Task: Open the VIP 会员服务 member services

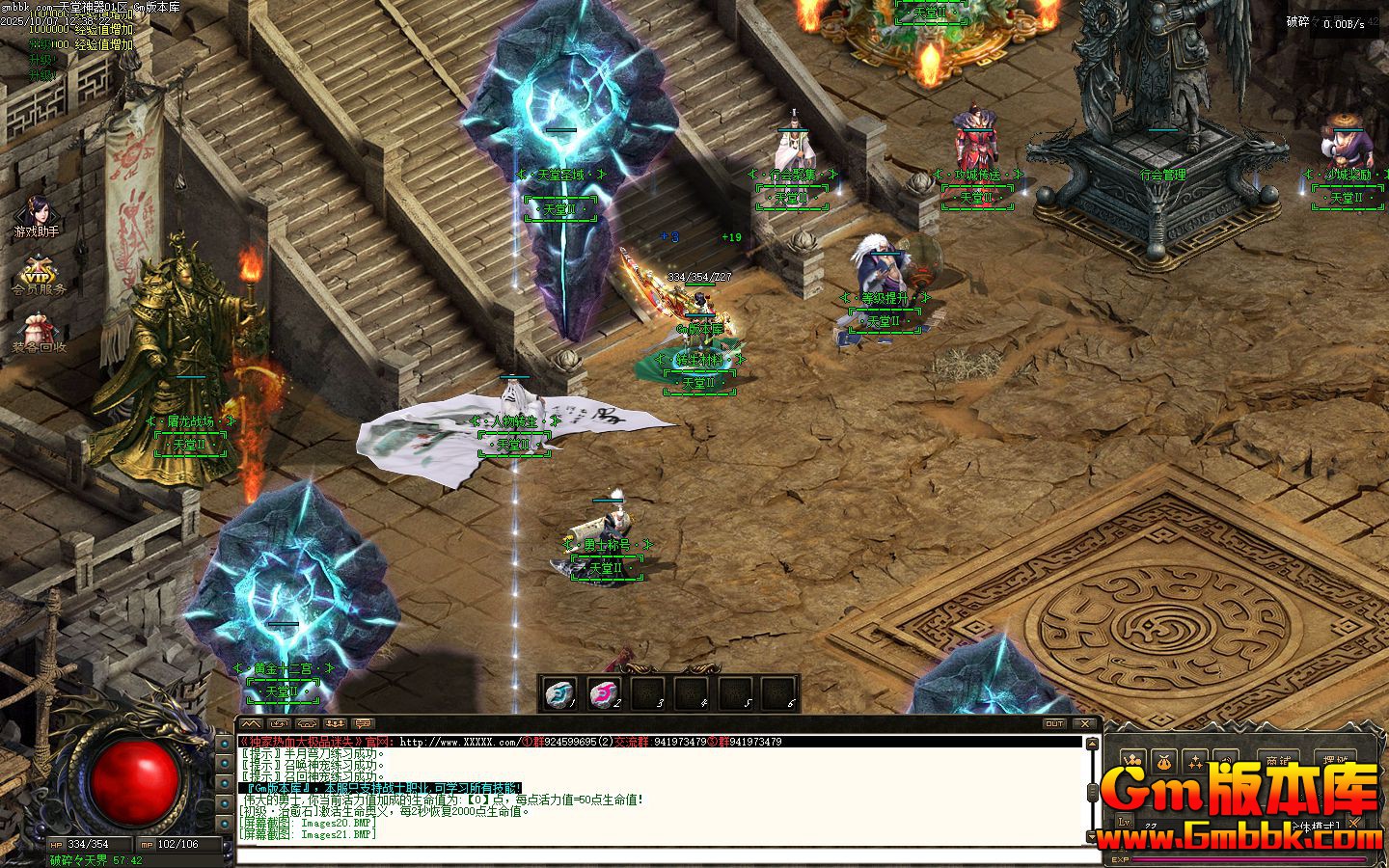Action: click(39, 273)
